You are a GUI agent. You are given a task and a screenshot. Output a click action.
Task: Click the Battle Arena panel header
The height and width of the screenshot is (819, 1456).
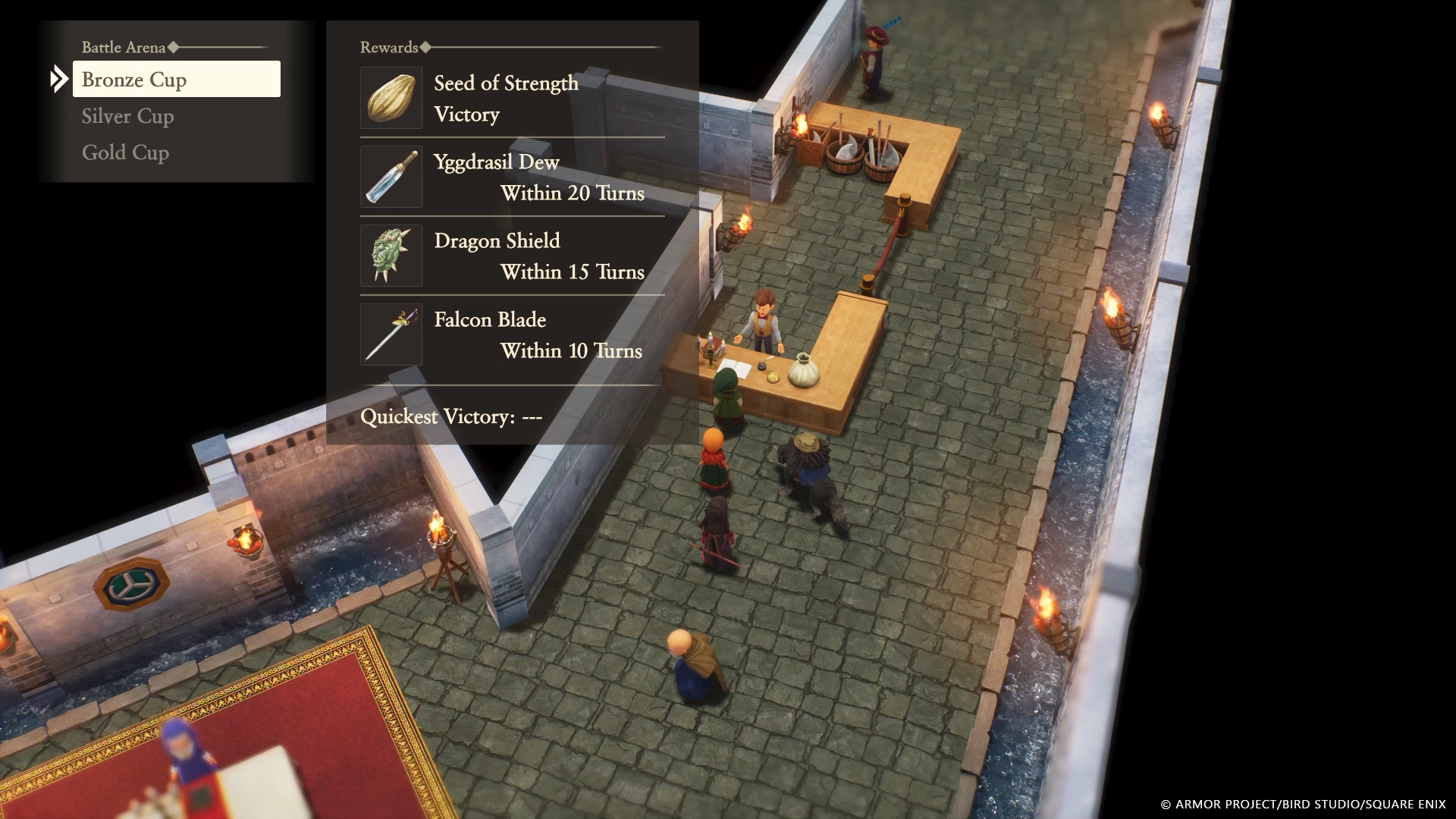(124, 47)
